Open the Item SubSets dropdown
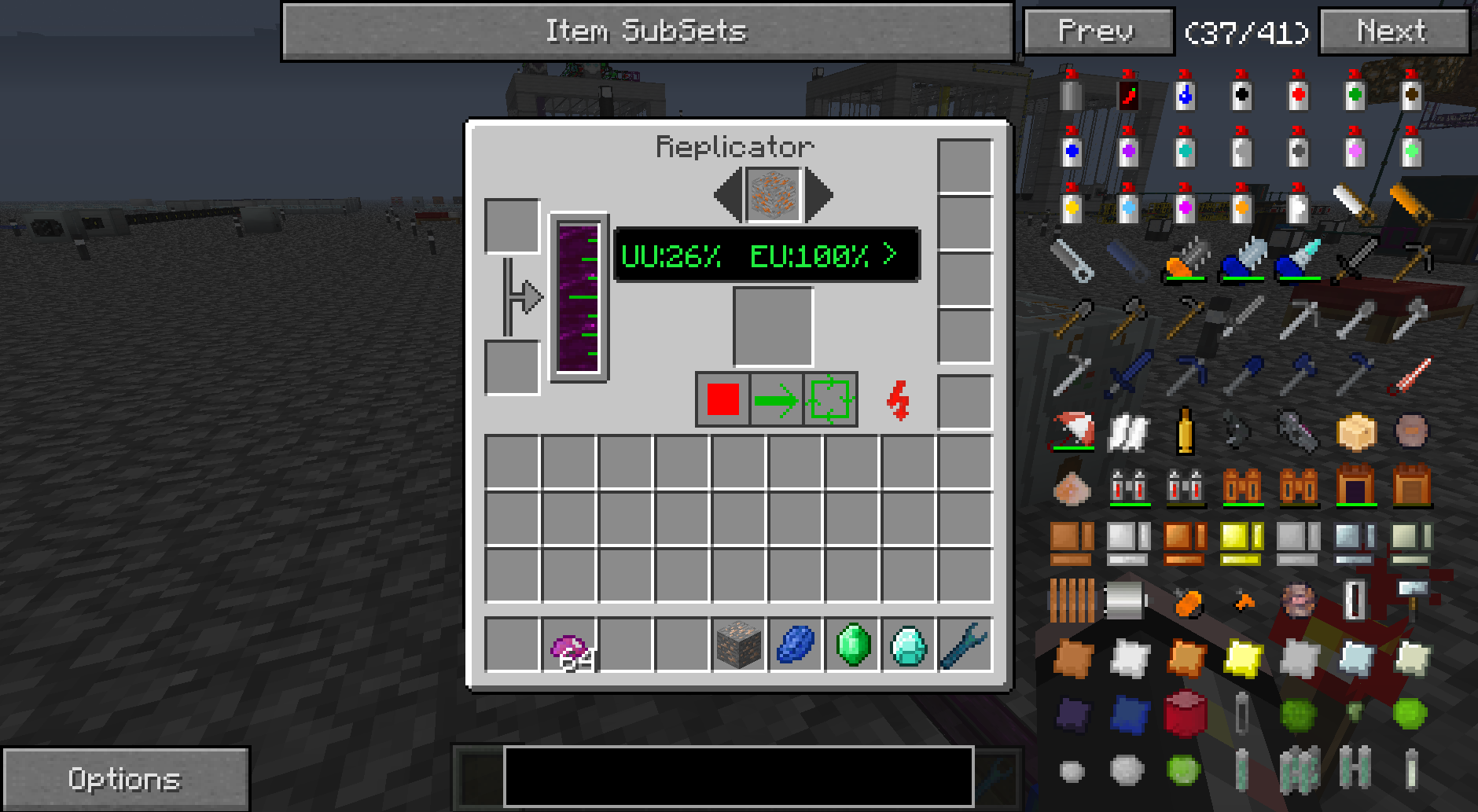The image size is (1478, 812). 646,31
